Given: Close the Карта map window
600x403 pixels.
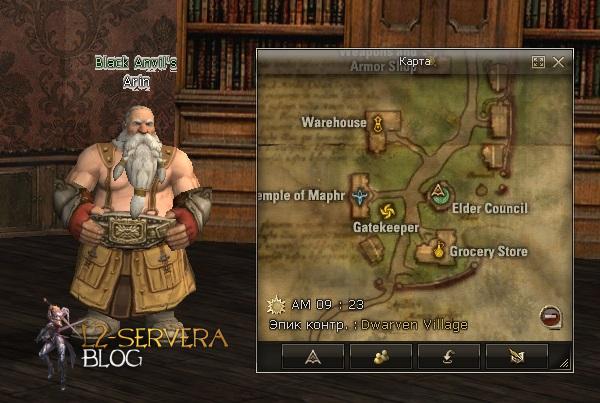Looking at the screenshot, I should (558, 62).
